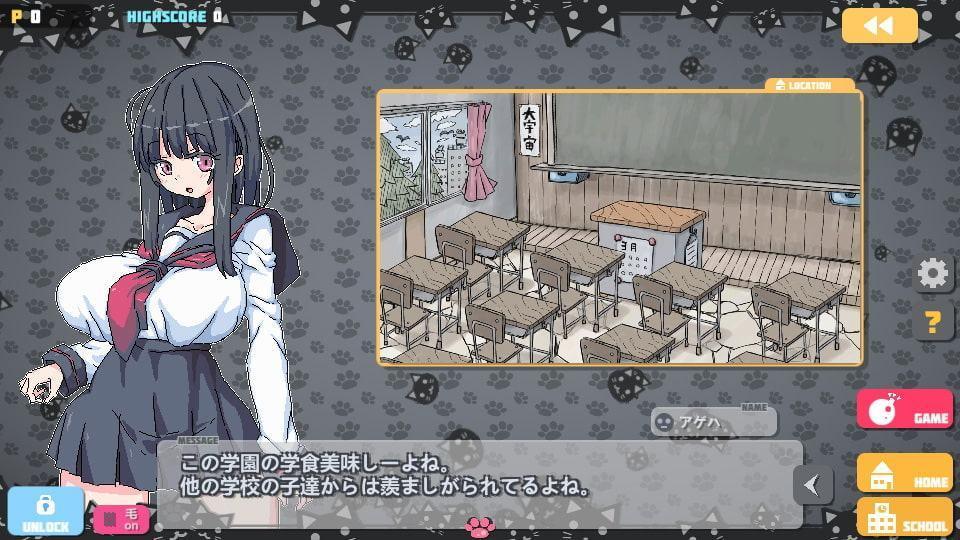Go to SCHOOL location
This screenshot has height=540, width=960.
(x=904, y=517)
